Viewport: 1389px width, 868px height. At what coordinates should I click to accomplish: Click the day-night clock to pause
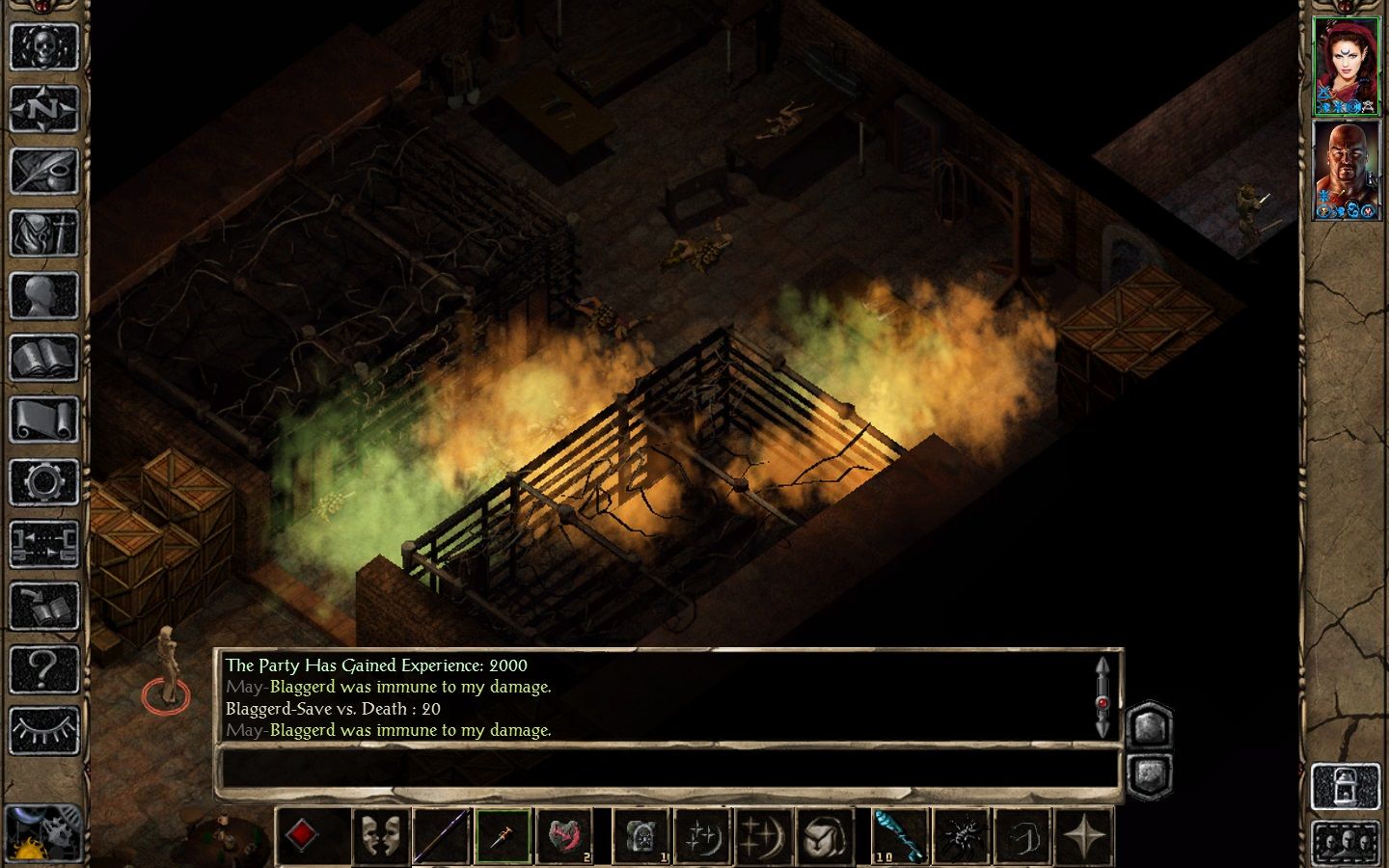point(43,833)
